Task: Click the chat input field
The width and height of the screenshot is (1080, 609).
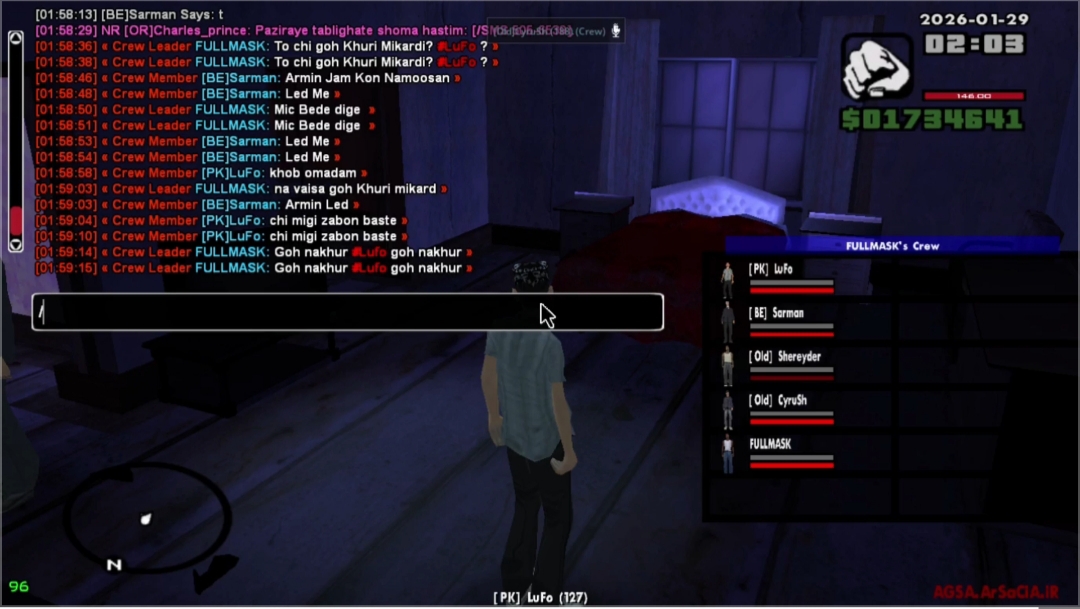Action: (347, 312)
